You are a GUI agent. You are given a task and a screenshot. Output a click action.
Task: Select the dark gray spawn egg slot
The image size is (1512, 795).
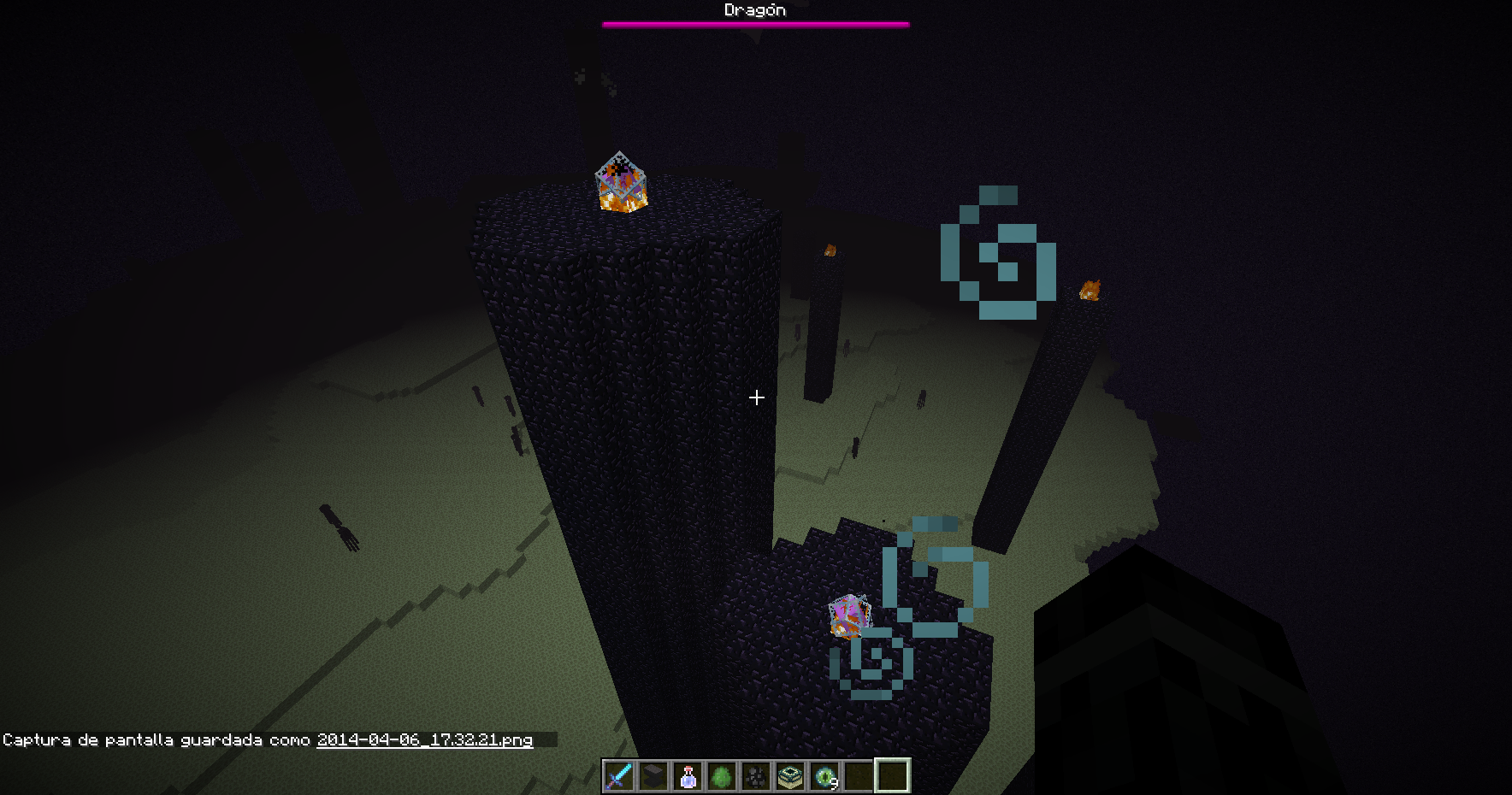(756, 776)
